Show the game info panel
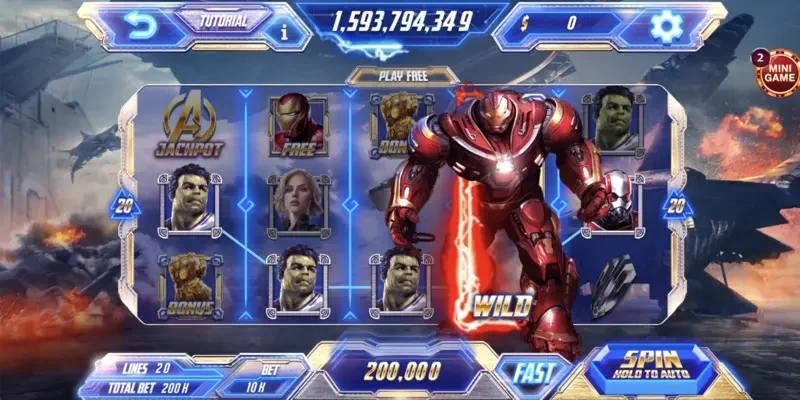Screen dimensions: 800x400 pos(283,31)
